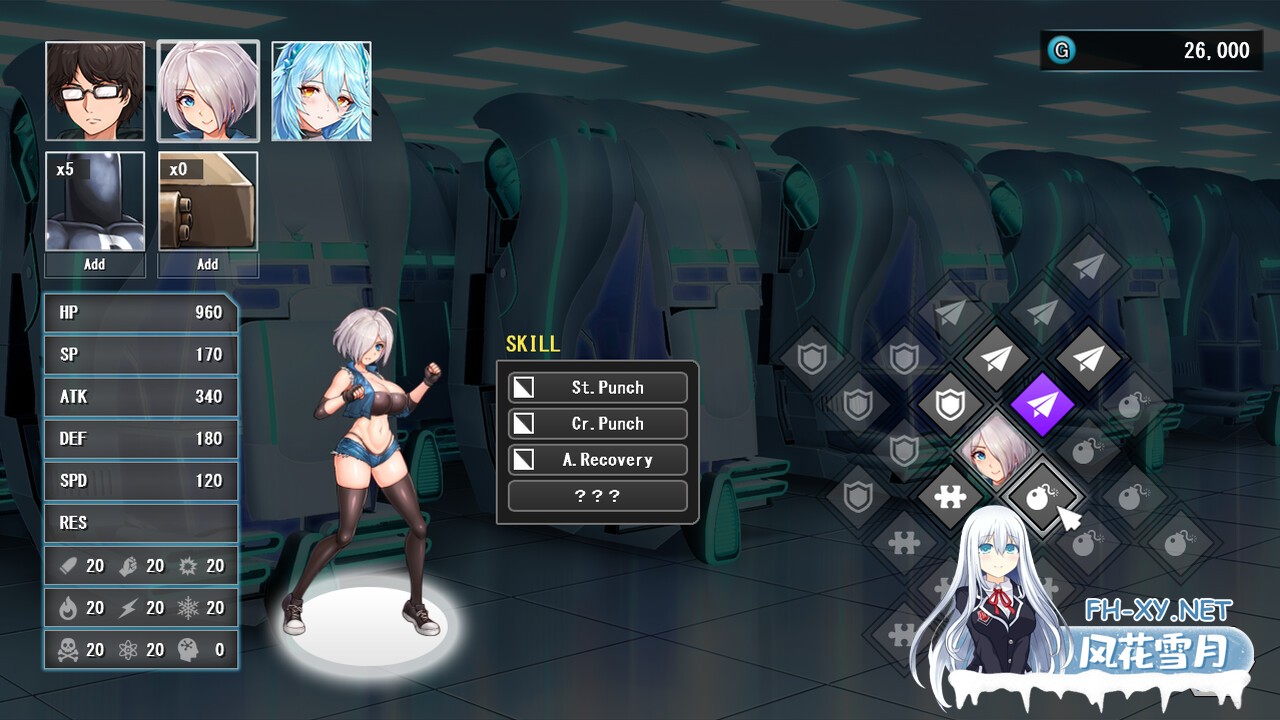This screenshot has height=720, width=1280.
Task: Choose the Cr. Punch skill
Action: tap(598, 424)
